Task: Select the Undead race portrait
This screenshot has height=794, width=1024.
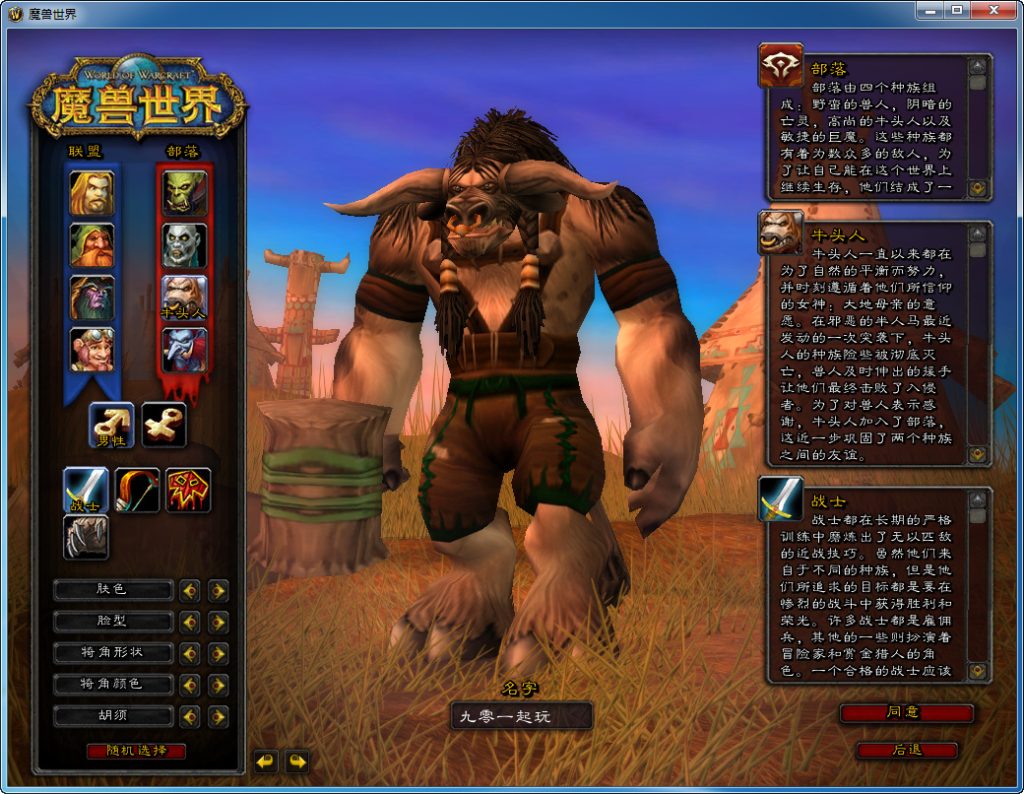Action: [x=185, y=245]
